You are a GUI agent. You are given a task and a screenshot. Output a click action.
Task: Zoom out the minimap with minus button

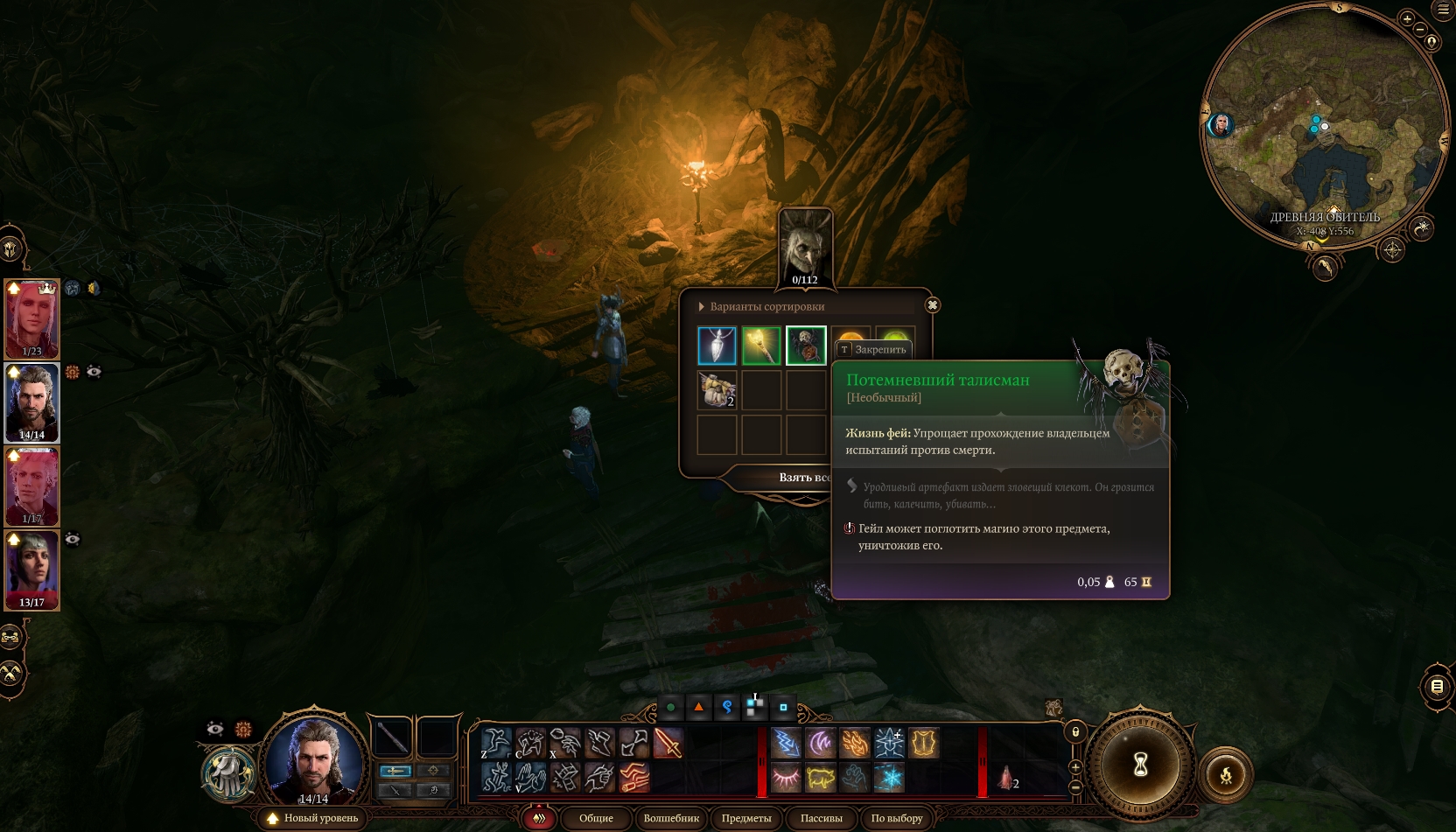[1420, 30]
